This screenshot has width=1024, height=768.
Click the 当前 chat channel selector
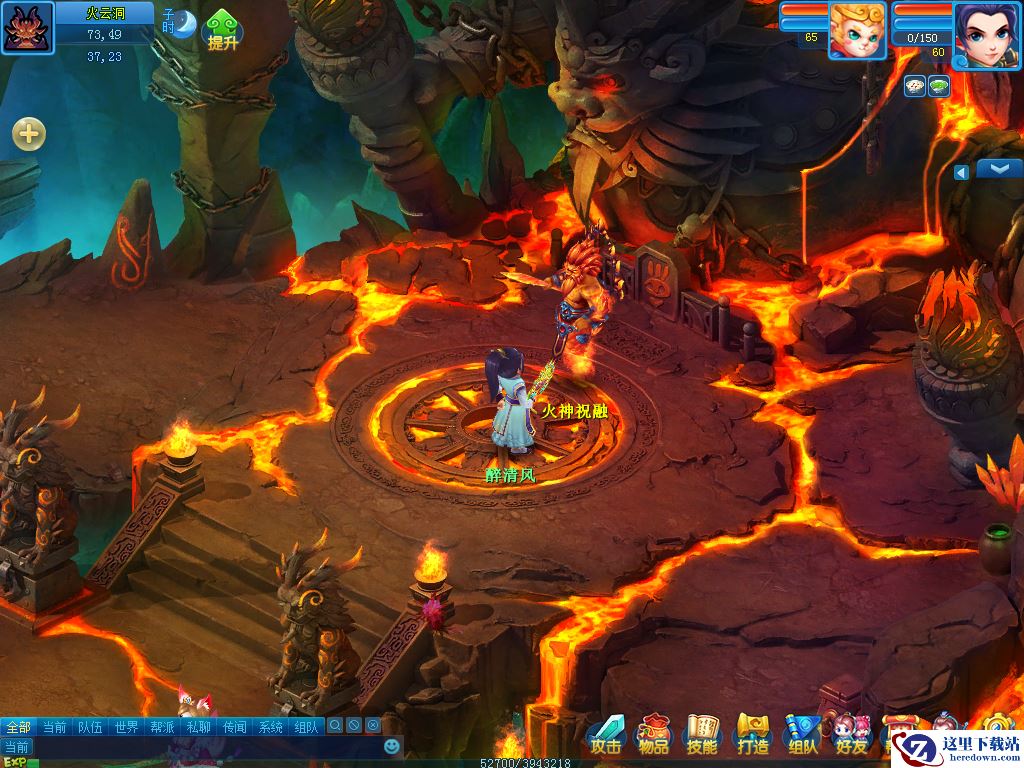coord(17,747)
